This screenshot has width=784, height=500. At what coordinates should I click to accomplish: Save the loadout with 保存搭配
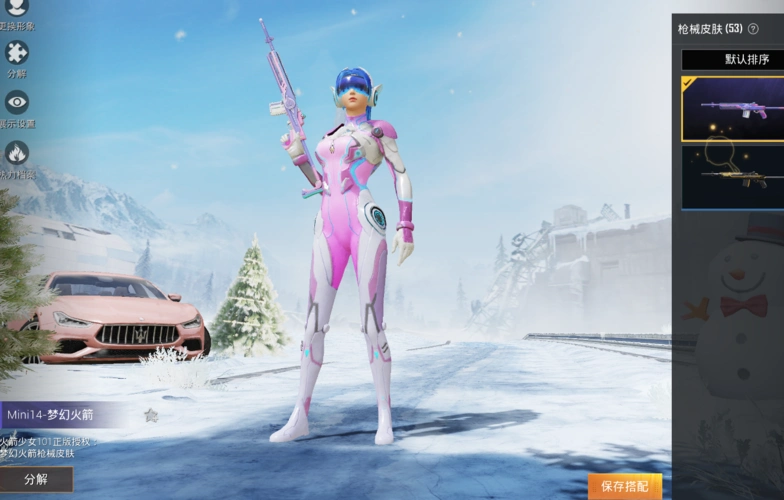625,487
